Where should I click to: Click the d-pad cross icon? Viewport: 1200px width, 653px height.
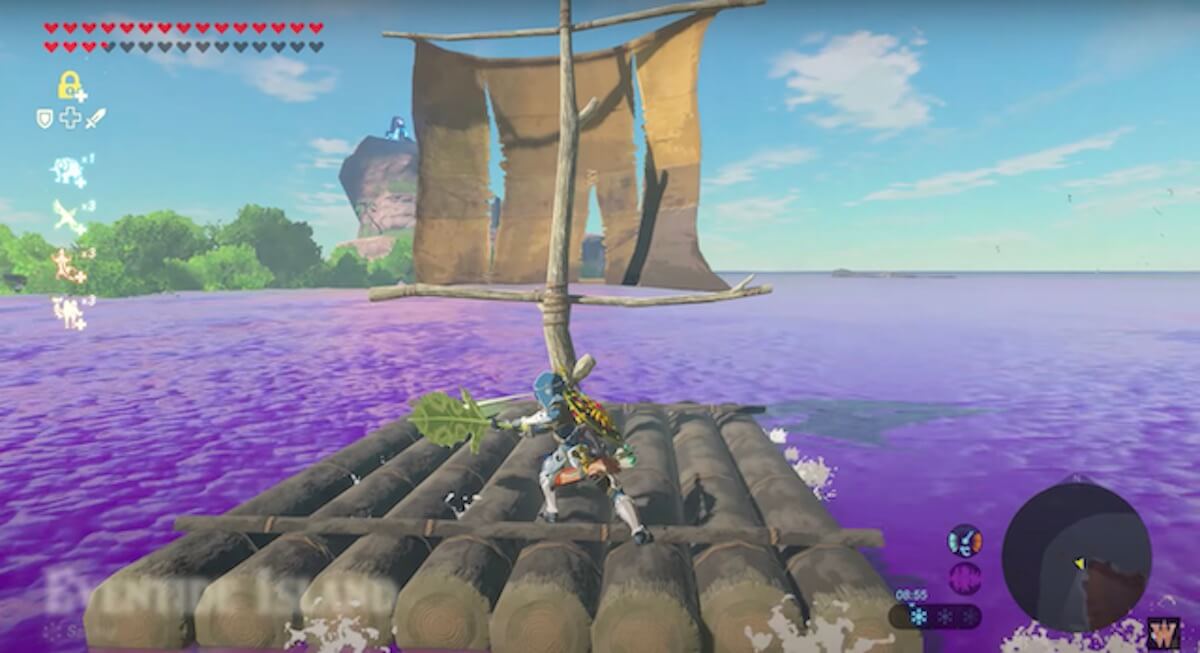click(70, 119)
